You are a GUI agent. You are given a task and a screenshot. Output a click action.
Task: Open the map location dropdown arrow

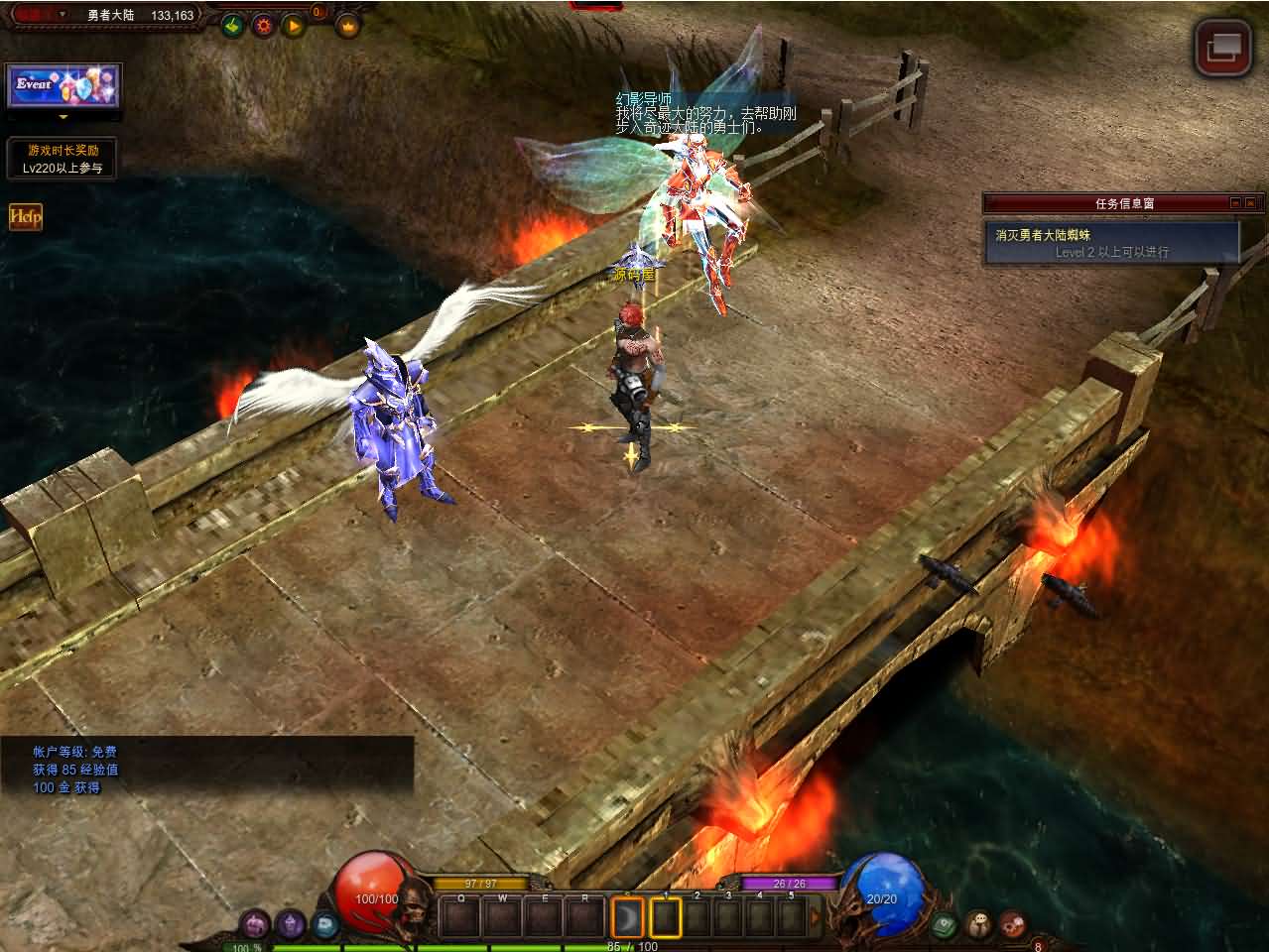[62, 15]
